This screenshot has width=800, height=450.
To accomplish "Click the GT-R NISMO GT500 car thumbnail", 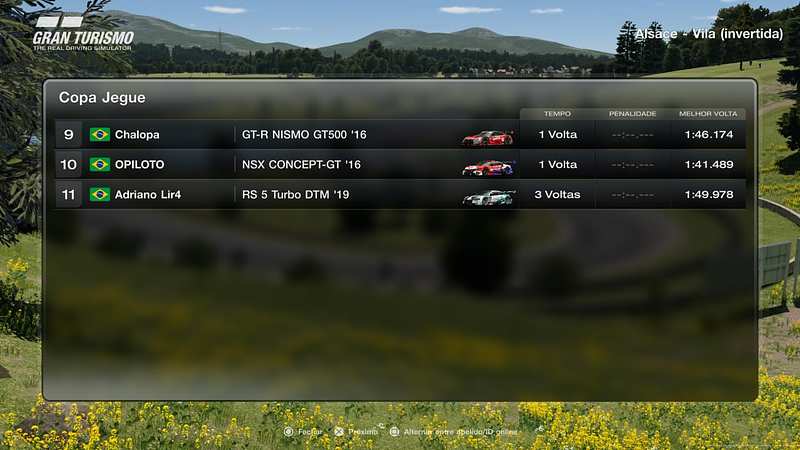I will (487, 136).
